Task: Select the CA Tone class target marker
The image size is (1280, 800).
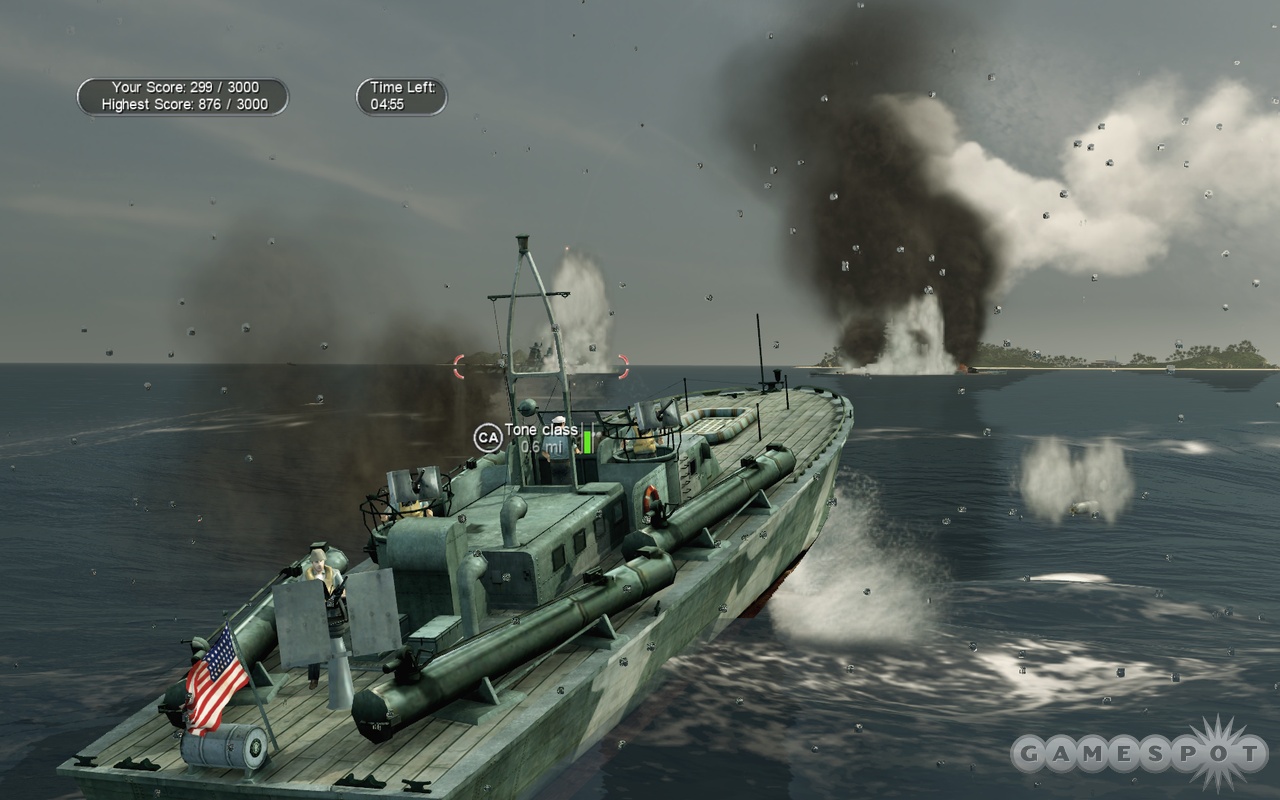Action: (x=488, y=437)
